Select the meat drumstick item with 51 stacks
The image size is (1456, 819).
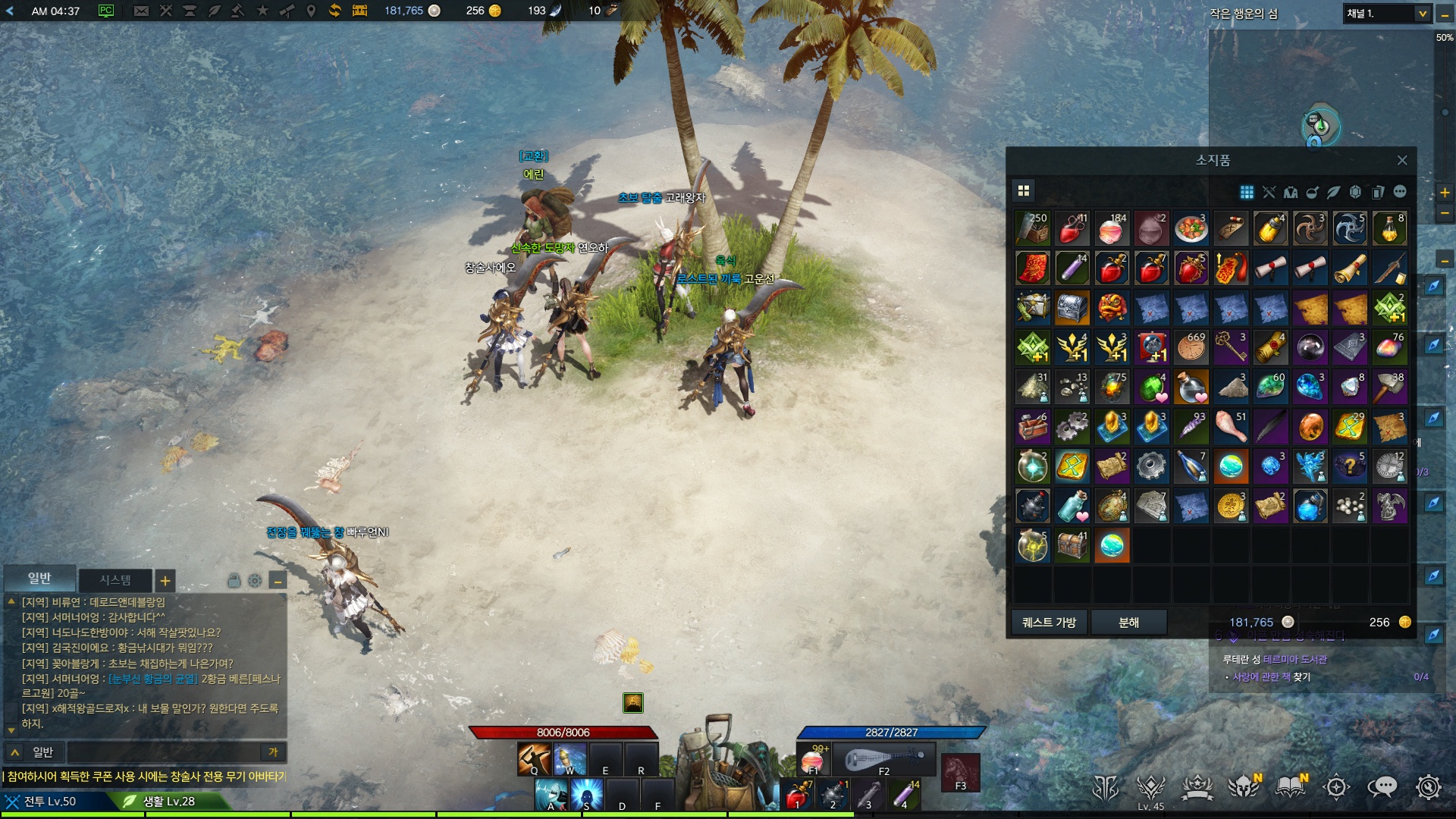(x=1230, y=426)
